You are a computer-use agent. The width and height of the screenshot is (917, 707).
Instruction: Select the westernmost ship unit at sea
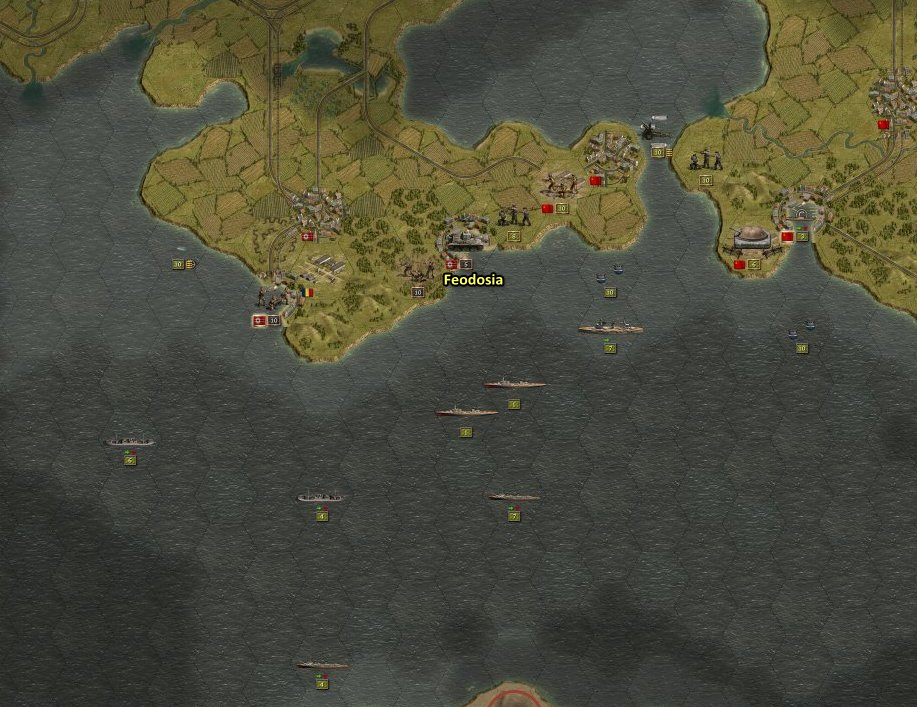tap(130, 441)
